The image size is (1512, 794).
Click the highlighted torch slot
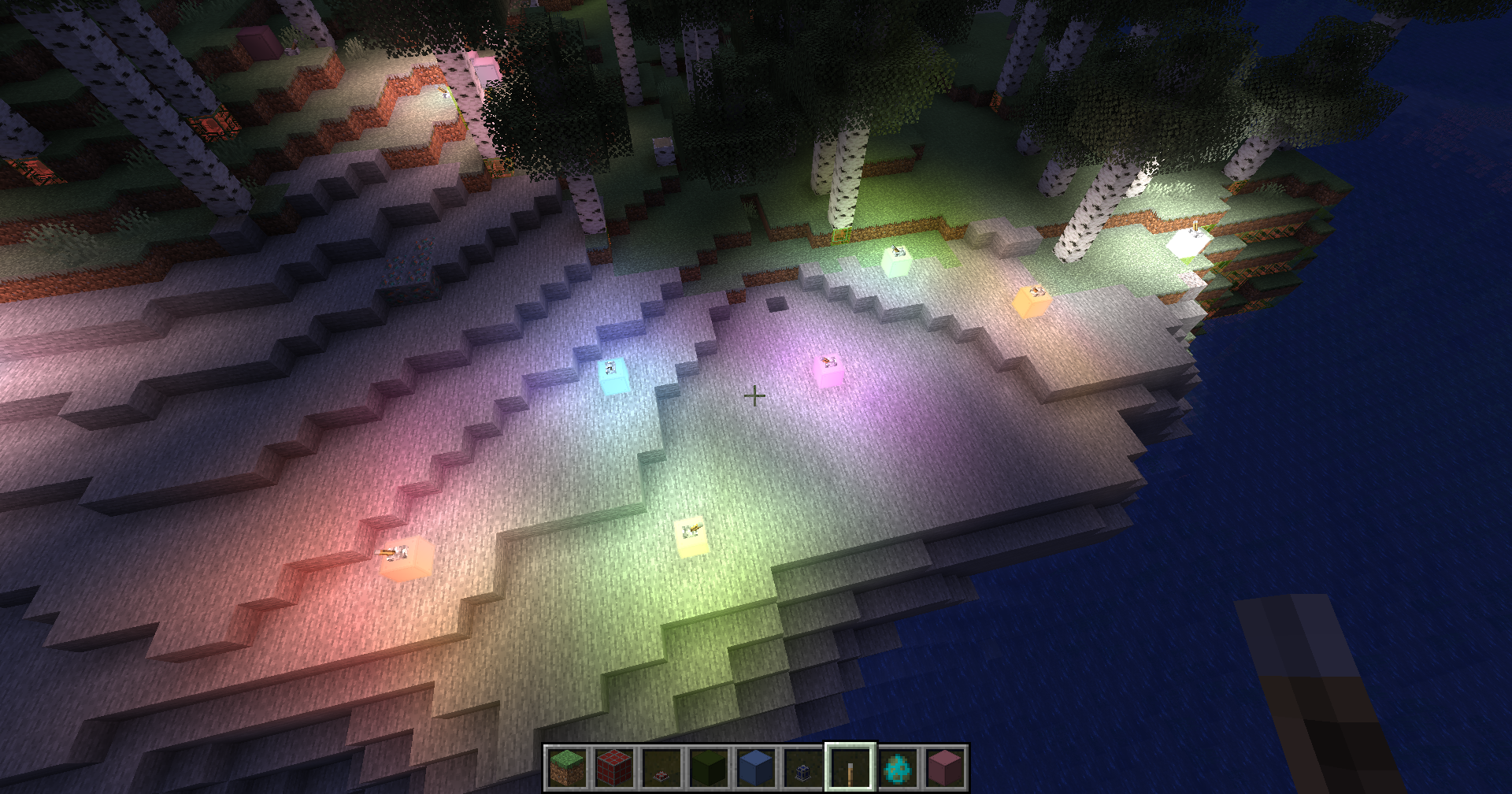[x=850, y=767]
